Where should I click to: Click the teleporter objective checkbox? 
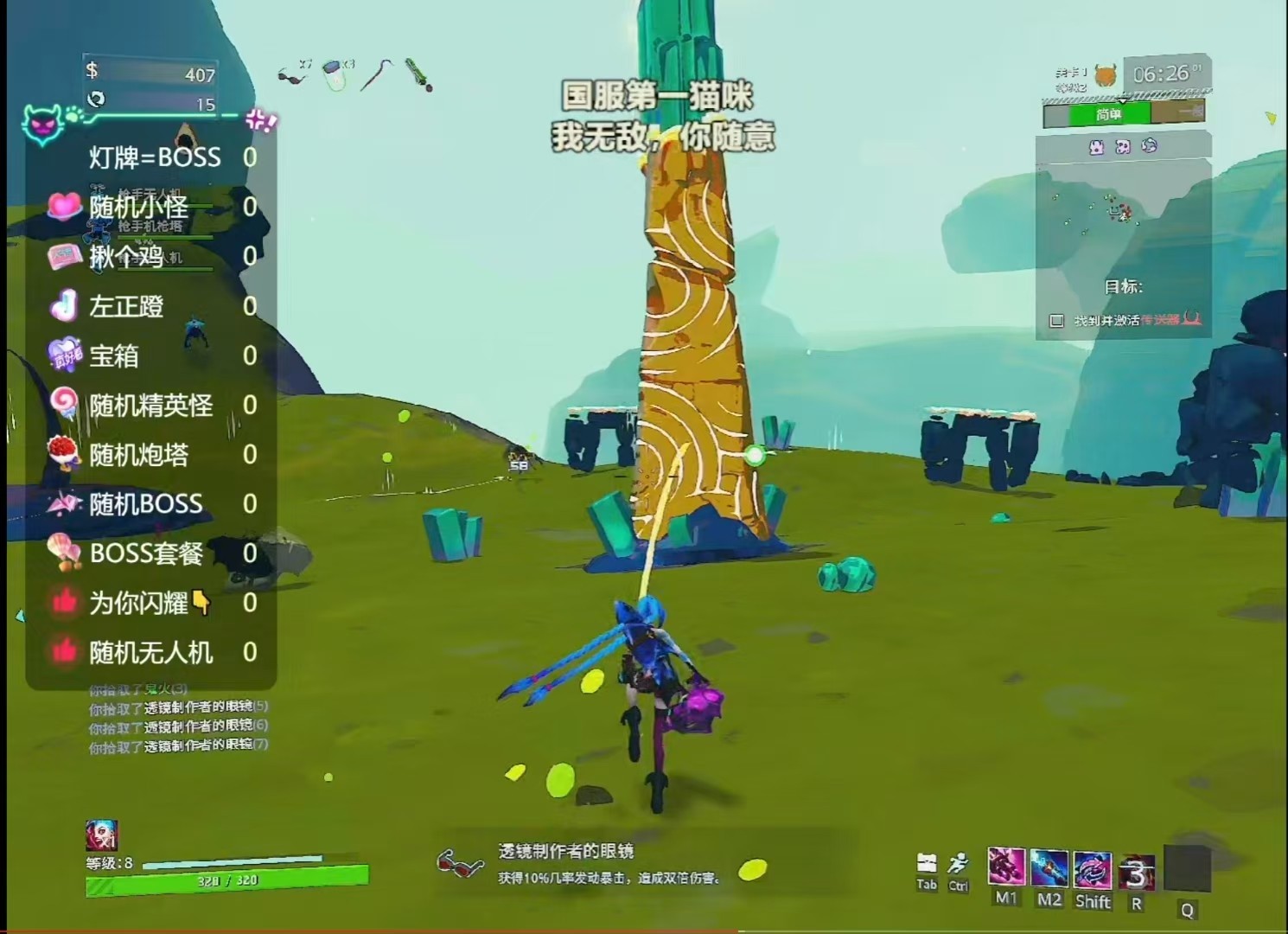pyautogui.click(x=1056, y=321)
